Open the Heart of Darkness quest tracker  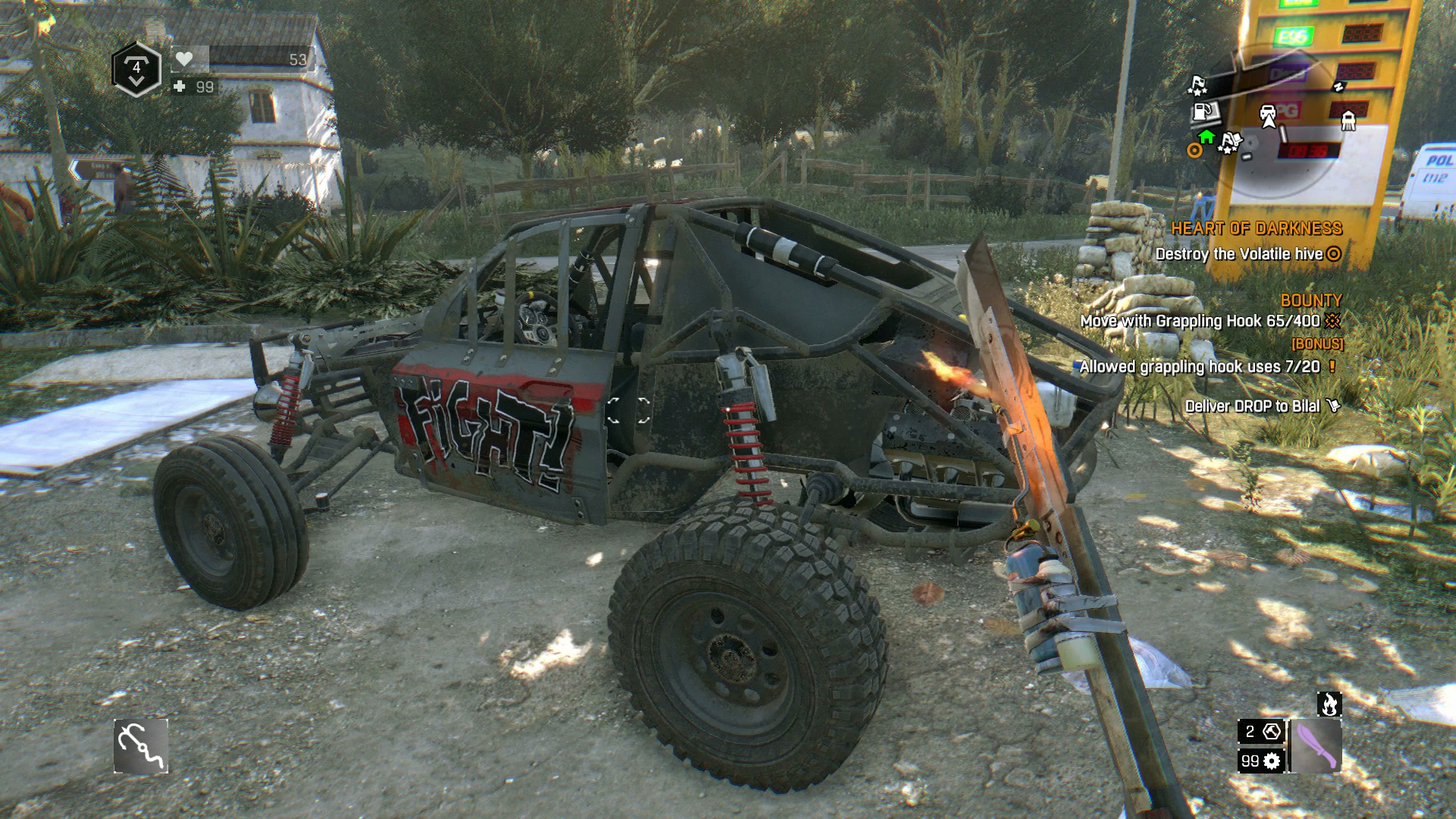[1256, 228]
